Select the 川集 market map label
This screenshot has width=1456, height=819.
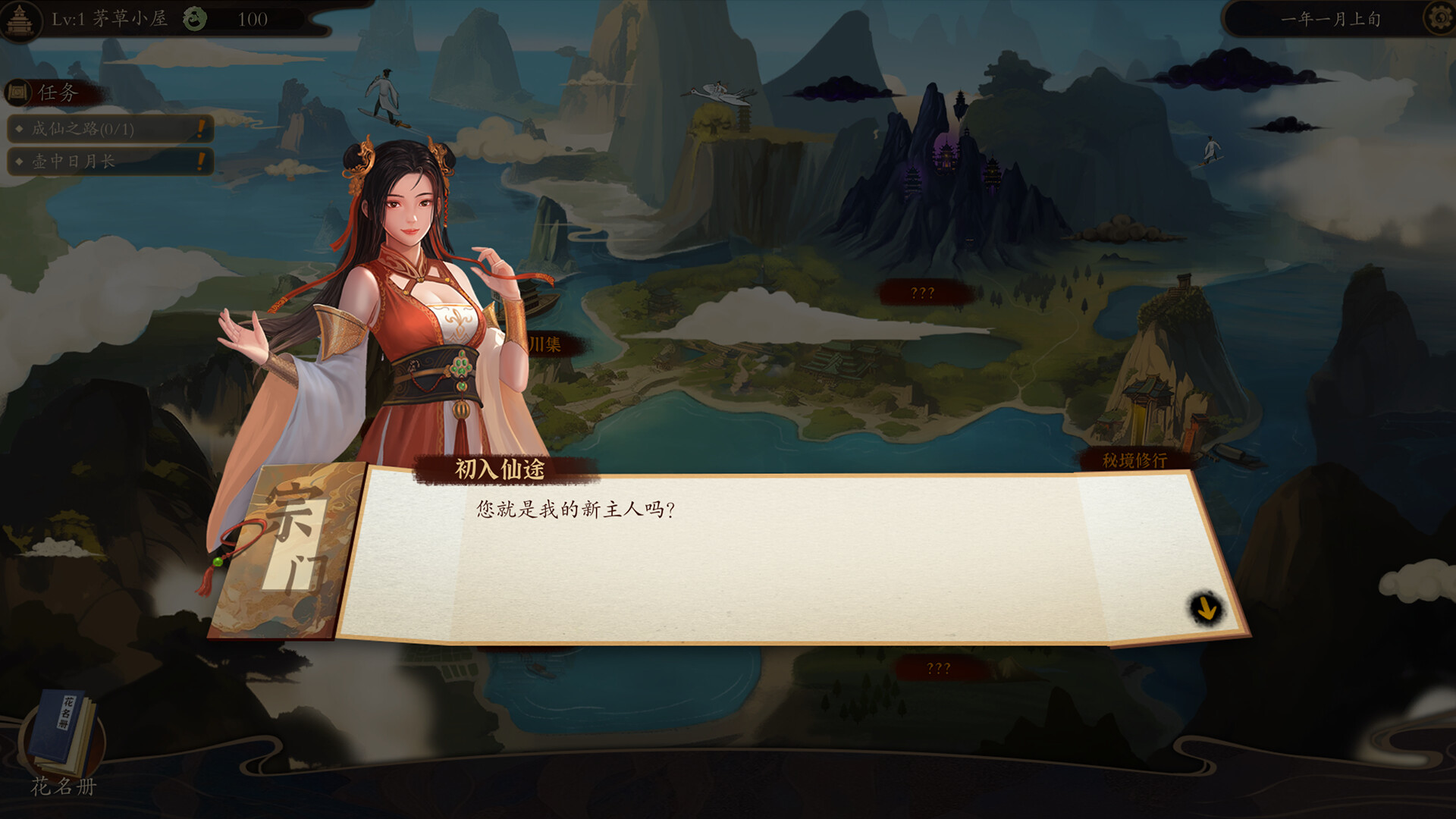pos(546,345)
